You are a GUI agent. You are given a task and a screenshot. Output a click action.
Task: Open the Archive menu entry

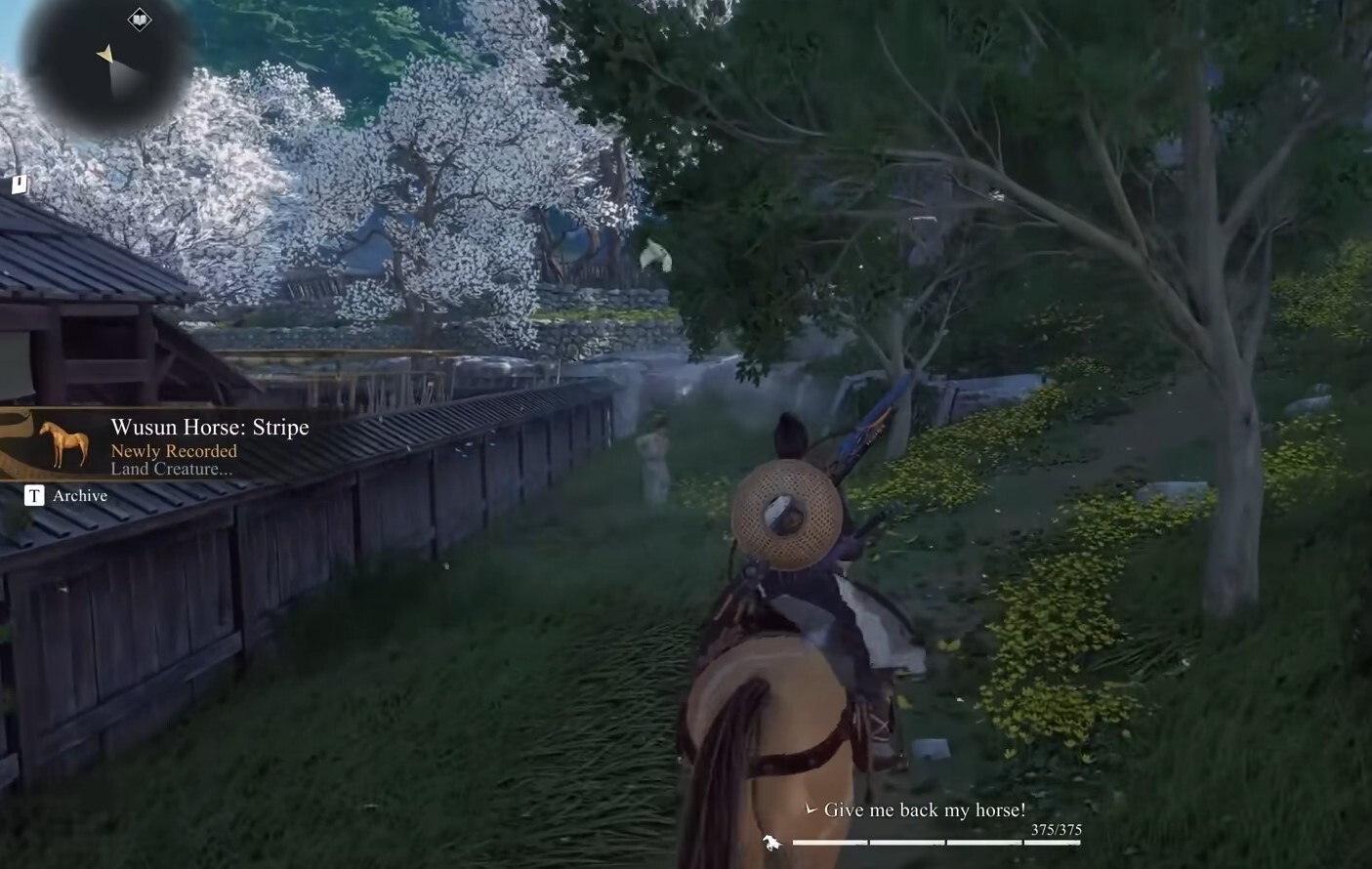point(79,495)
